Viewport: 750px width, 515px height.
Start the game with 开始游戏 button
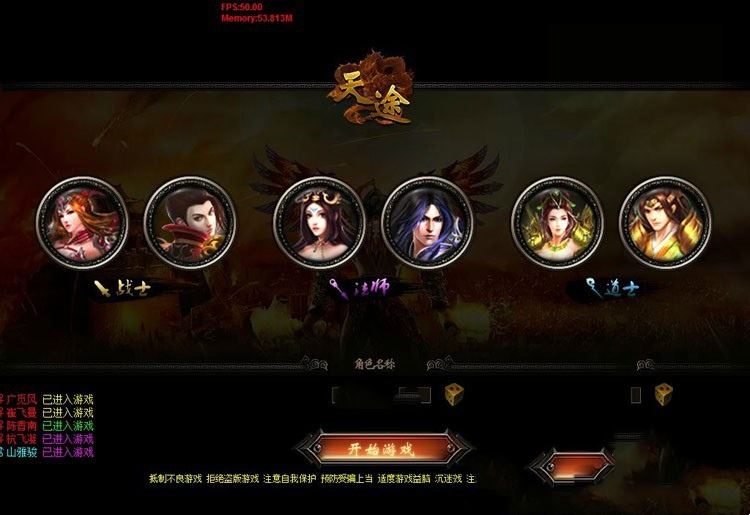381,447
